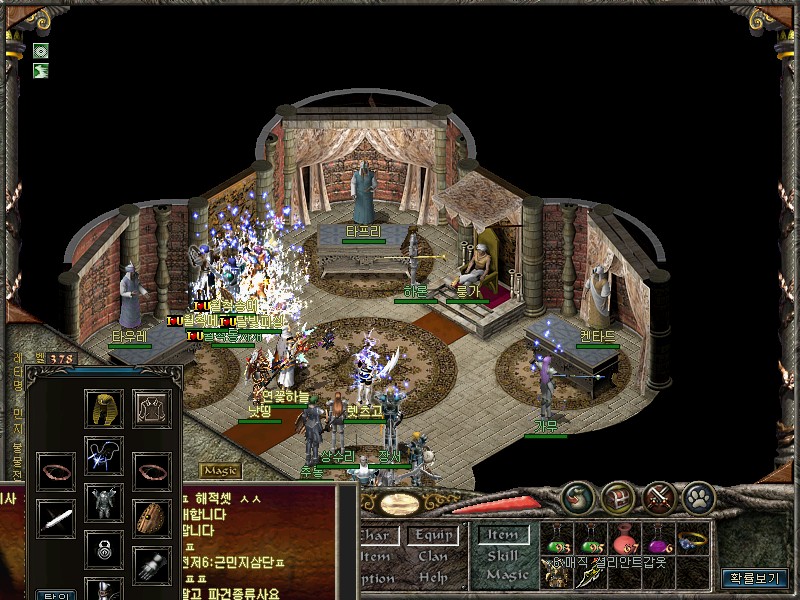Use the pink potion showing 67
The width and height of the screenshot is (800, 600).
pyautogui.click(x=625, y=541)
